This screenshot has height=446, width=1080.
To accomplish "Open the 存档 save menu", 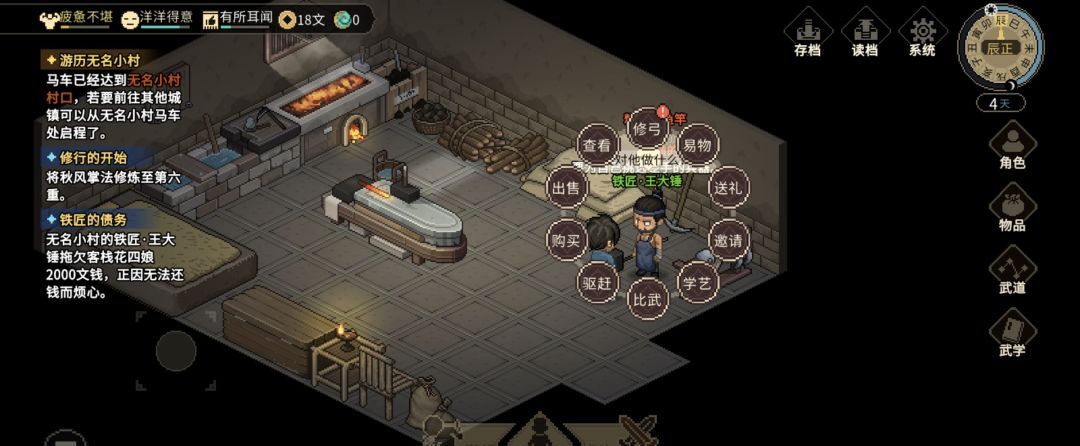I will (x=807, y=34).
